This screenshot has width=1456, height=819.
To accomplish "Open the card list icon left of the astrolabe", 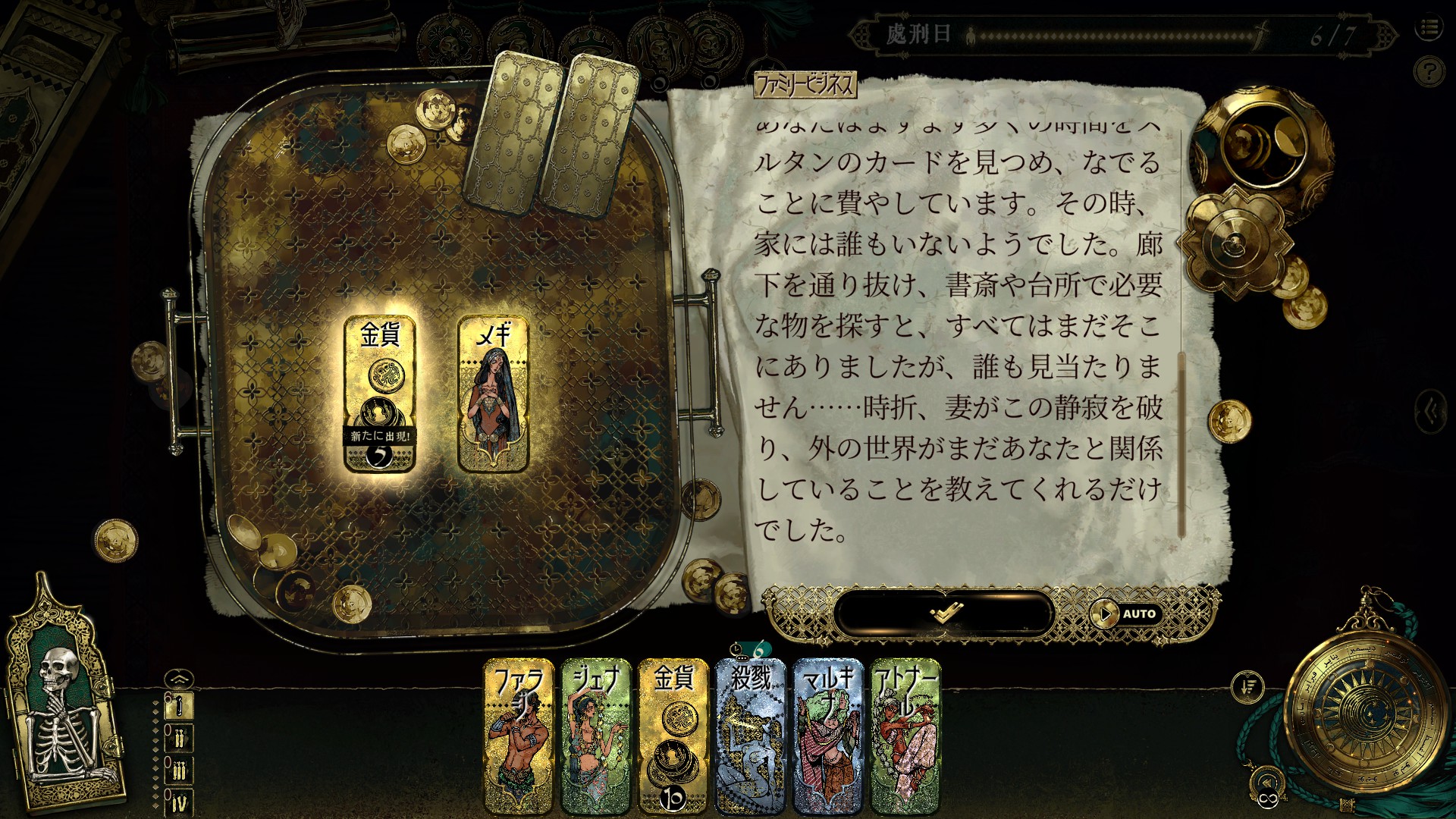I will [1248, 686].
